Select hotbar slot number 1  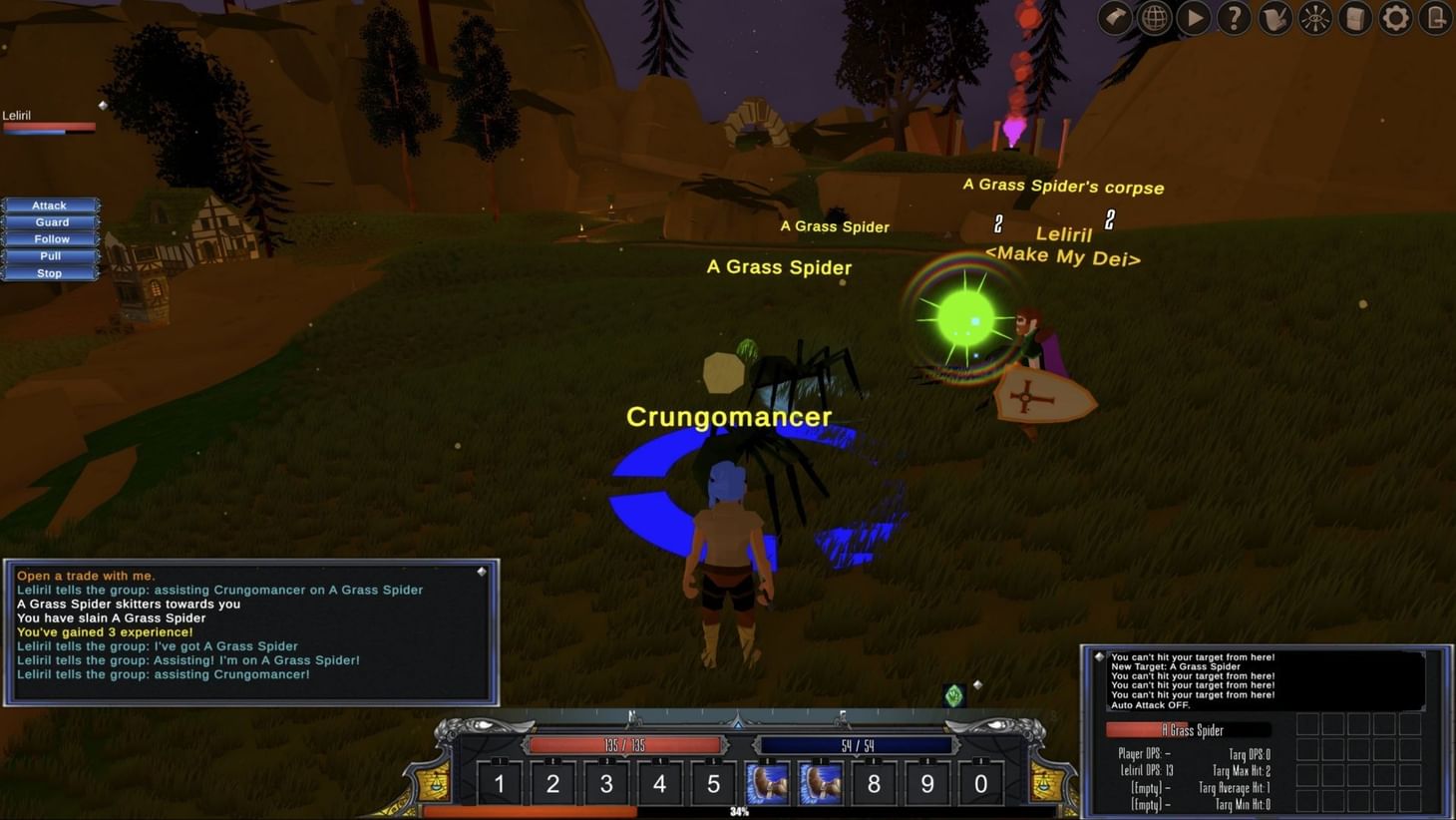(x=499, y=784)
